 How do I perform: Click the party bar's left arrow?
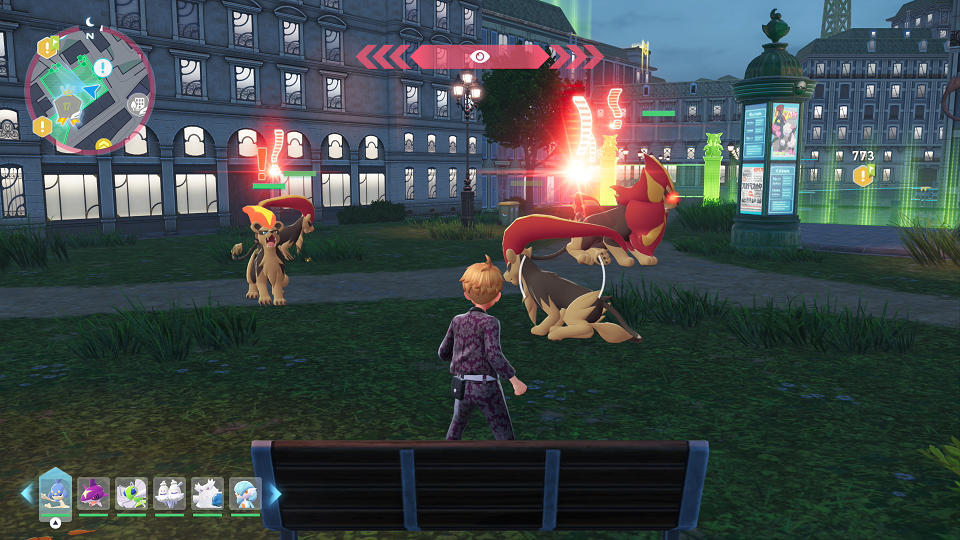[x=27, y=494]
